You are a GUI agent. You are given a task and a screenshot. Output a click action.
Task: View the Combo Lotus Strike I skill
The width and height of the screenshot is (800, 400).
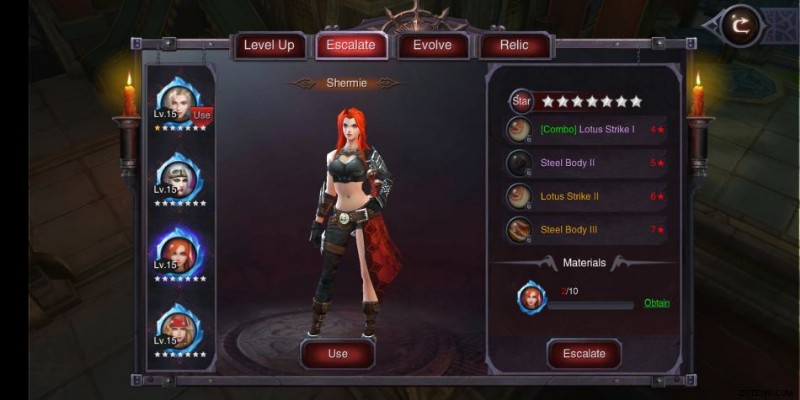[x=585, y=130]
